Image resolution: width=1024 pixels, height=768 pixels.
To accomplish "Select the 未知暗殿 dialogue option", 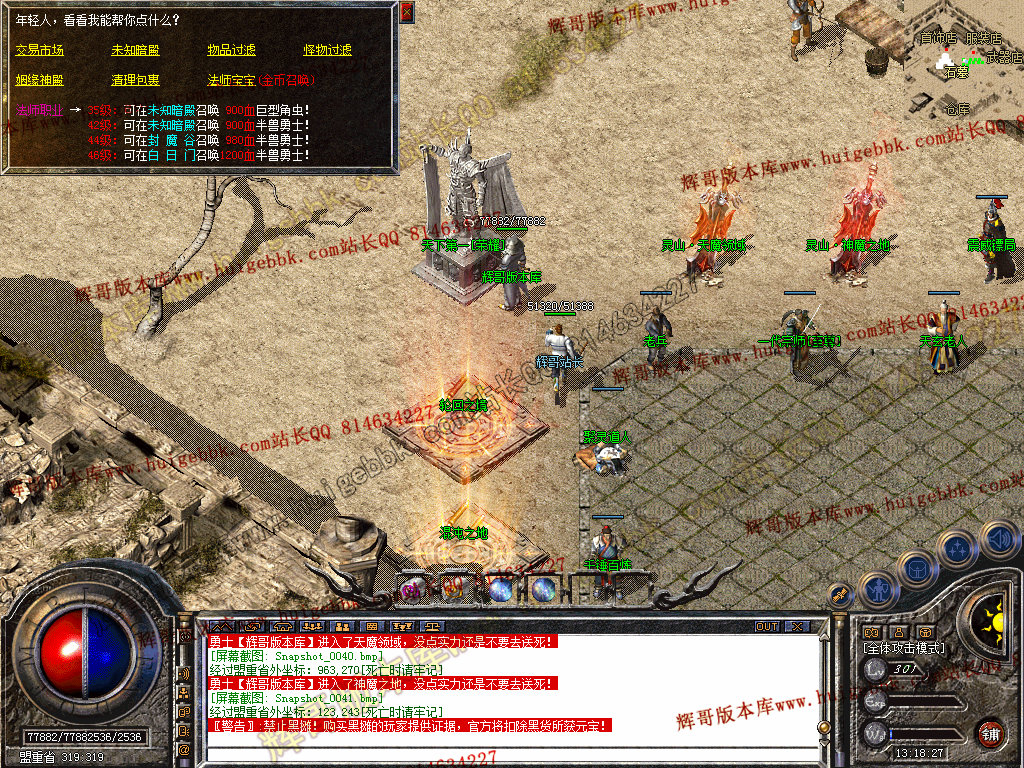I will [135, 50].
